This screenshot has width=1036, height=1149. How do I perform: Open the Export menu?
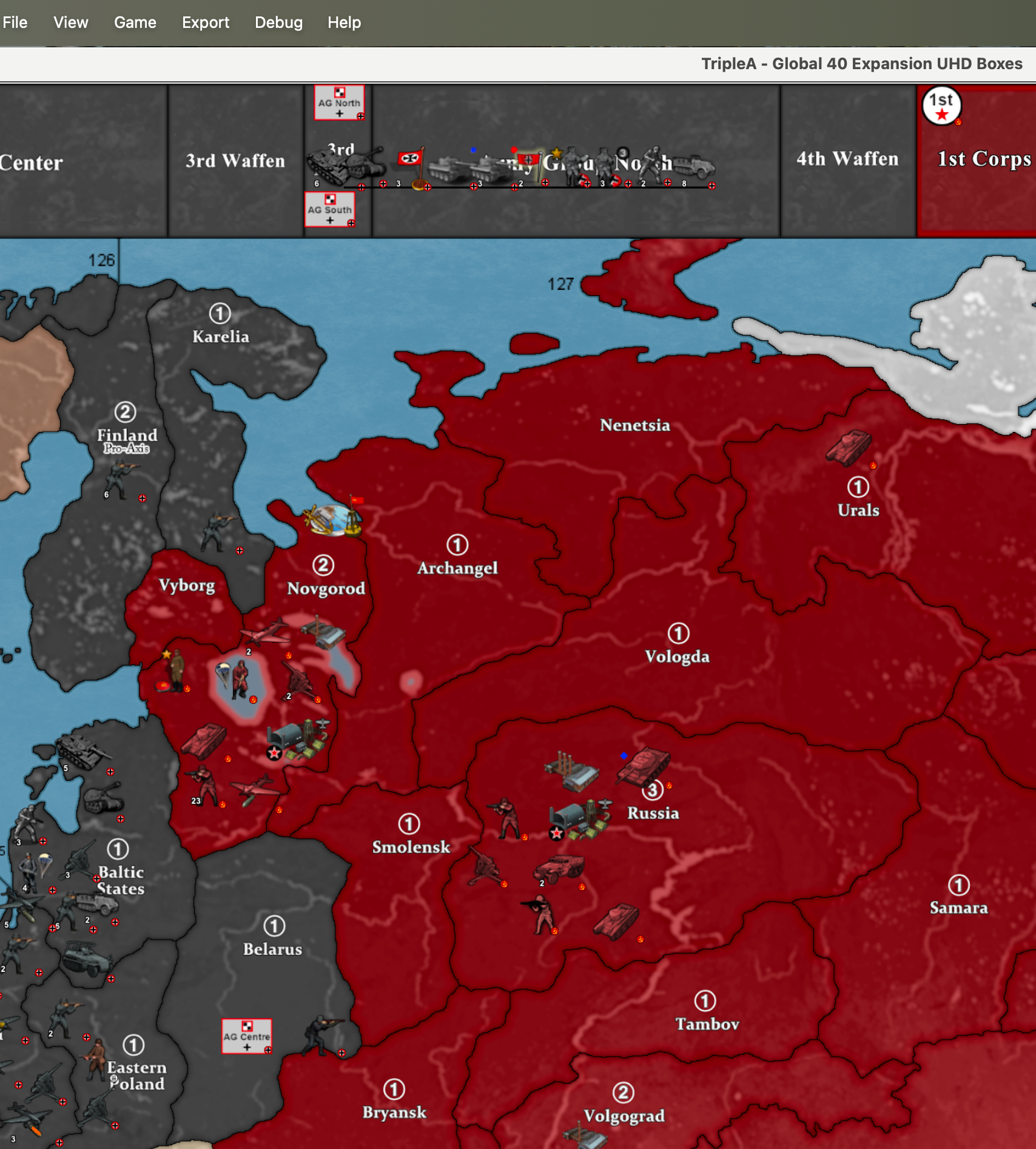[205, 22]
